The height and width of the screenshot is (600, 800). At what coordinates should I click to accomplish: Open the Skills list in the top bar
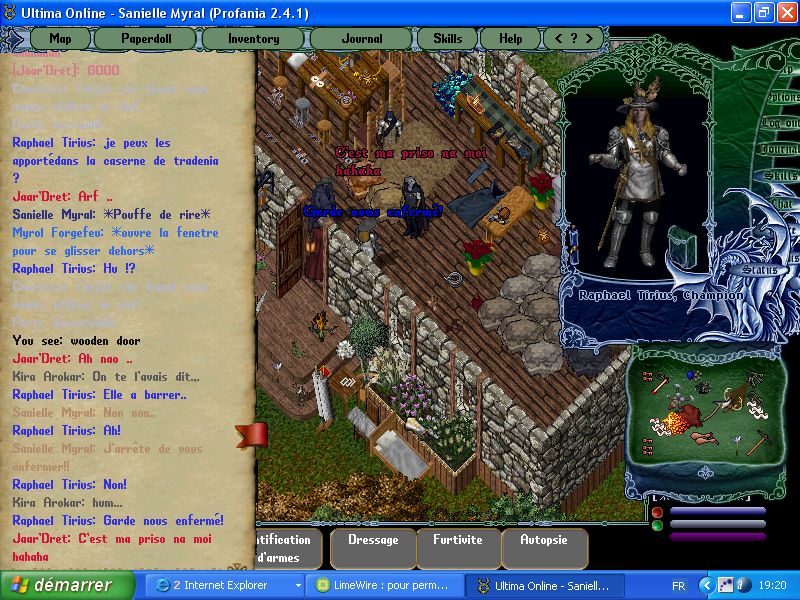(447, 39)
